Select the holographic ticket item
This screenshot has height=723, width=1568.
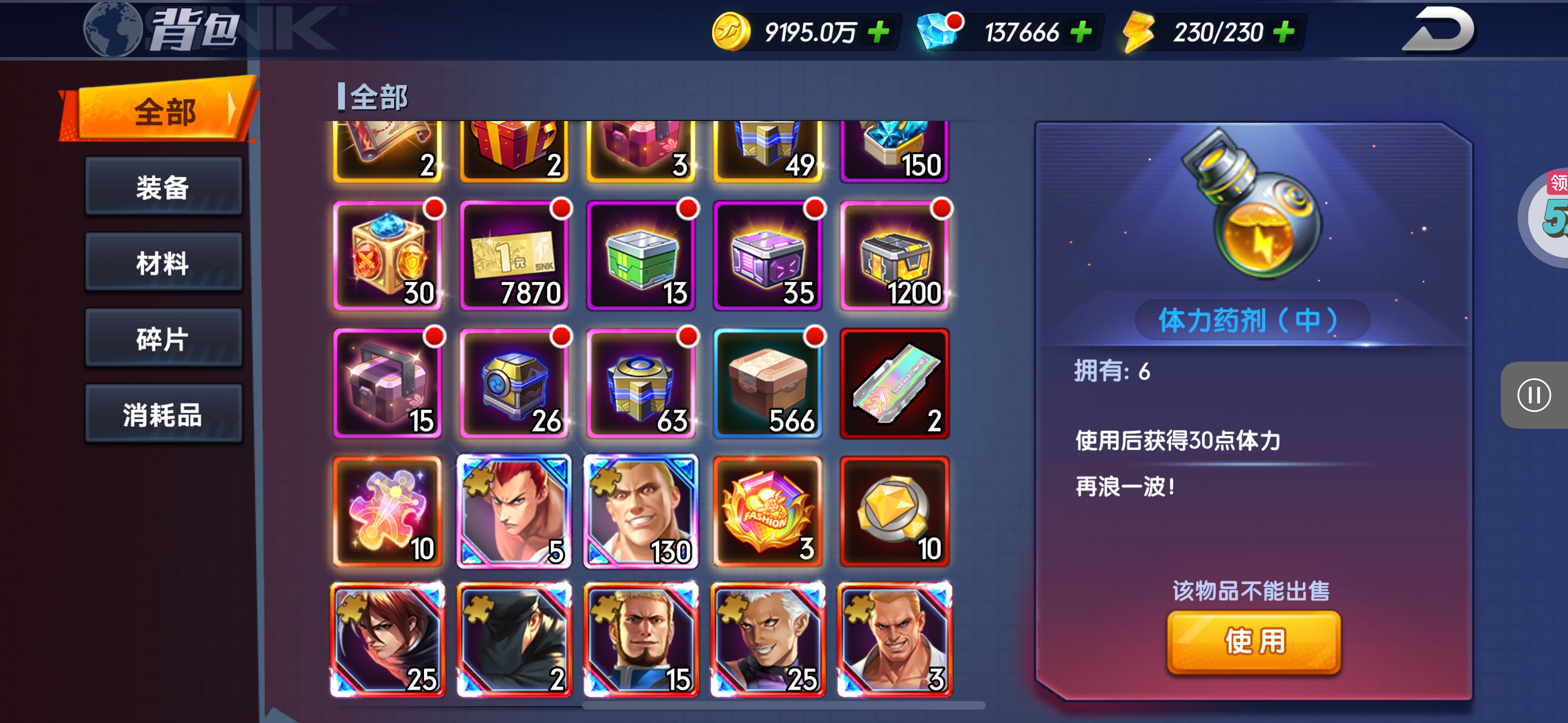coord(894,384)
